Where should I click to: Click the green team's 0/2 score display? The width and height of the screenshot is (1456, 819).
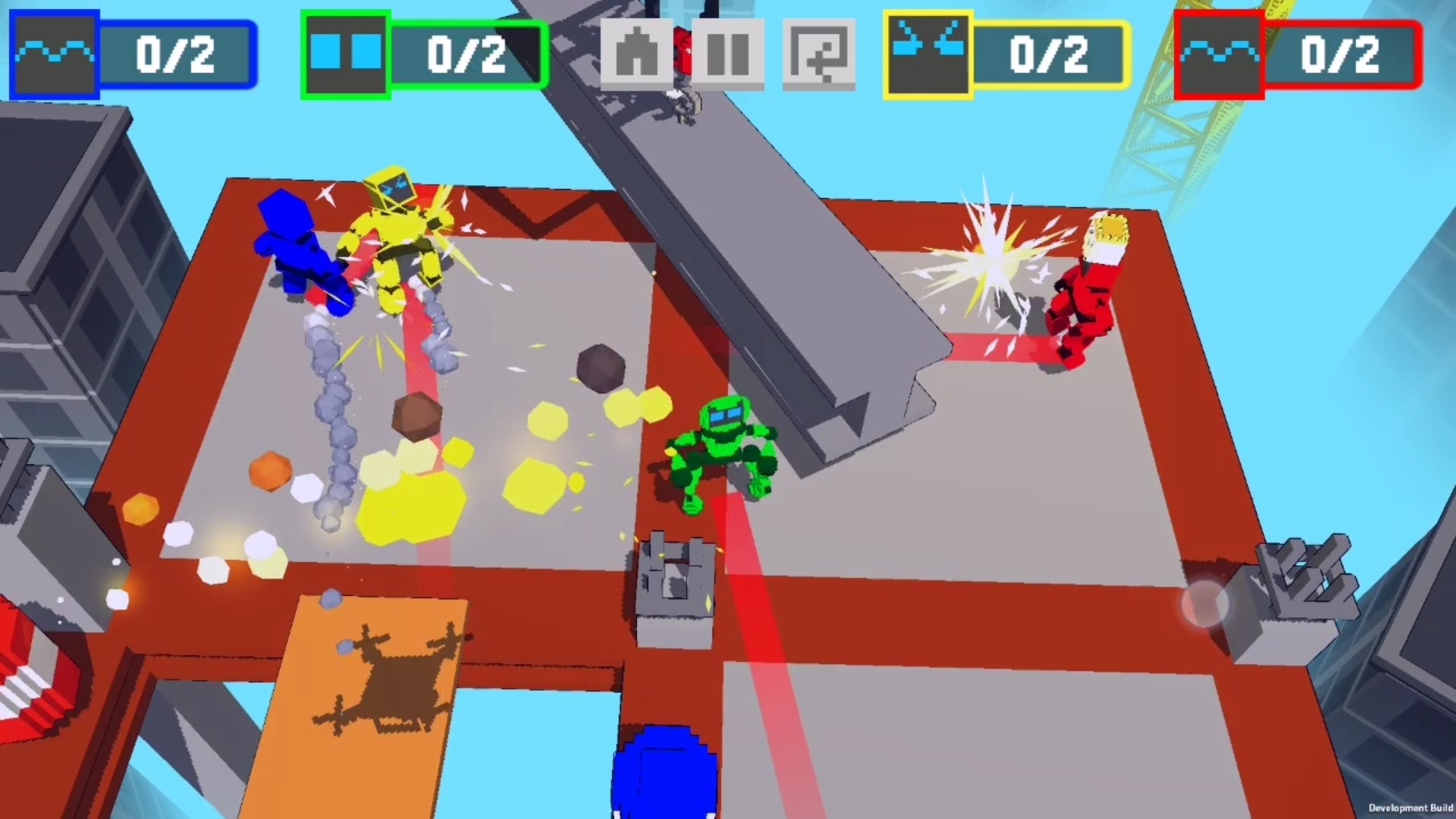[x=466, y=55]
